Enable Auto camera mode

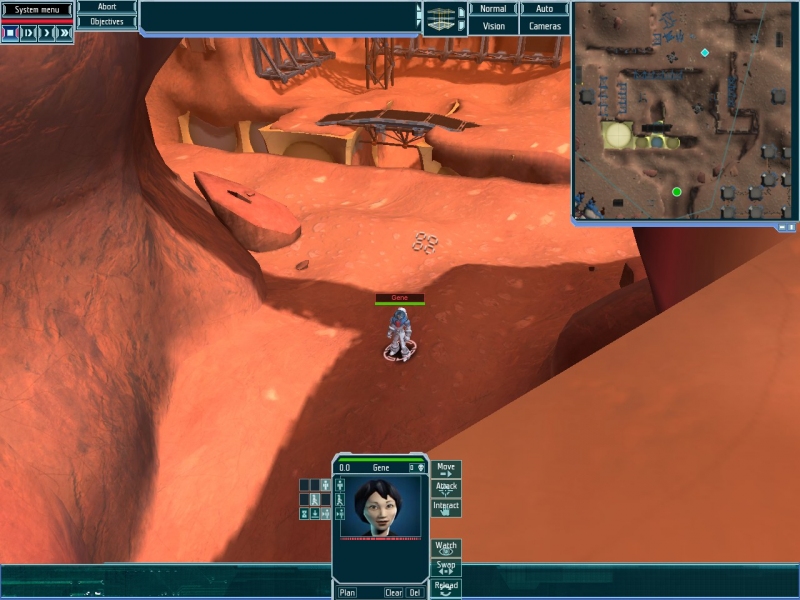[545, 9]
